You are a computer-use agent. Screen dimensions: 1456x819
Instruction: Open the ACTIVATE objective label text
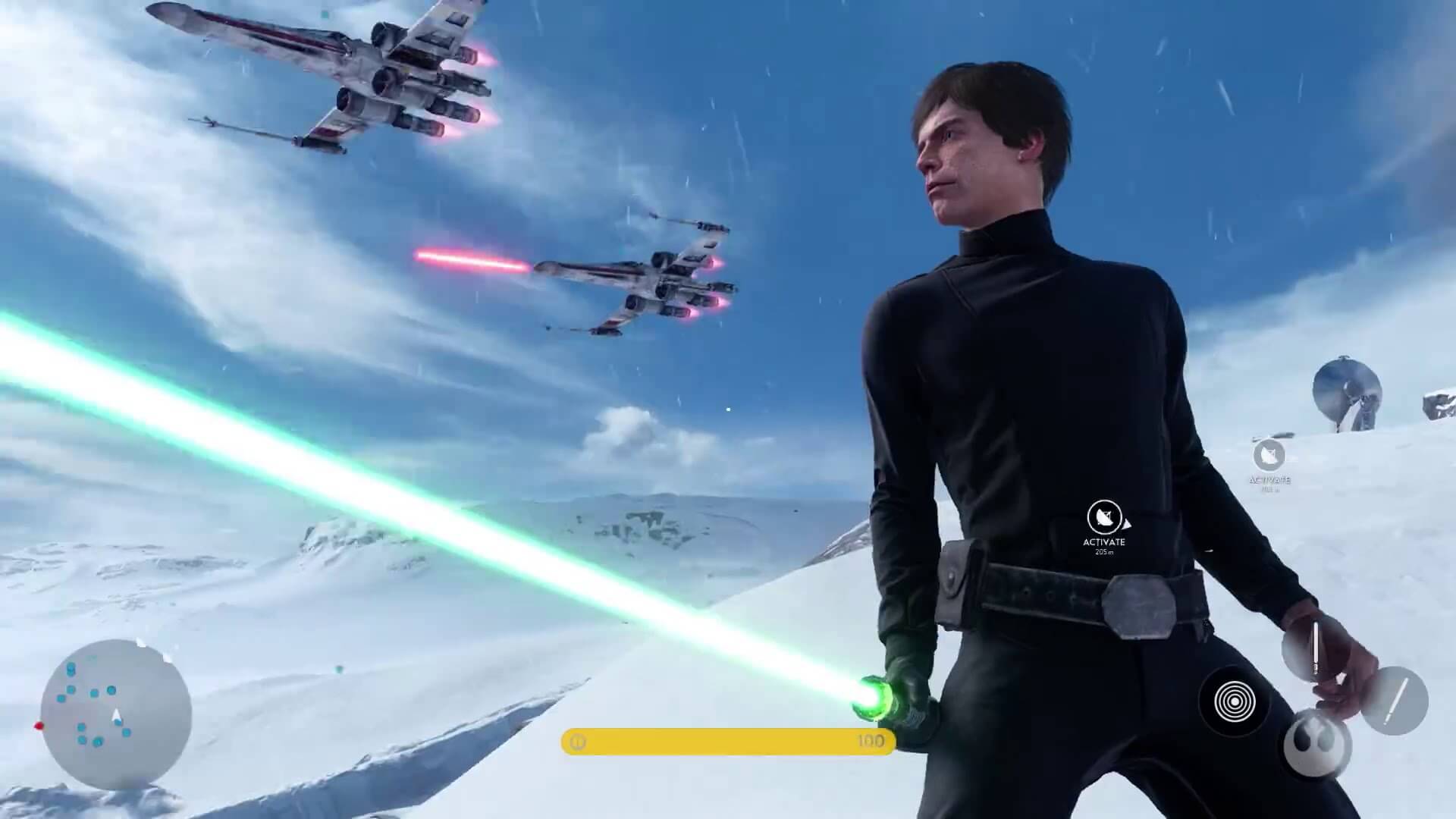point(1105,541)
